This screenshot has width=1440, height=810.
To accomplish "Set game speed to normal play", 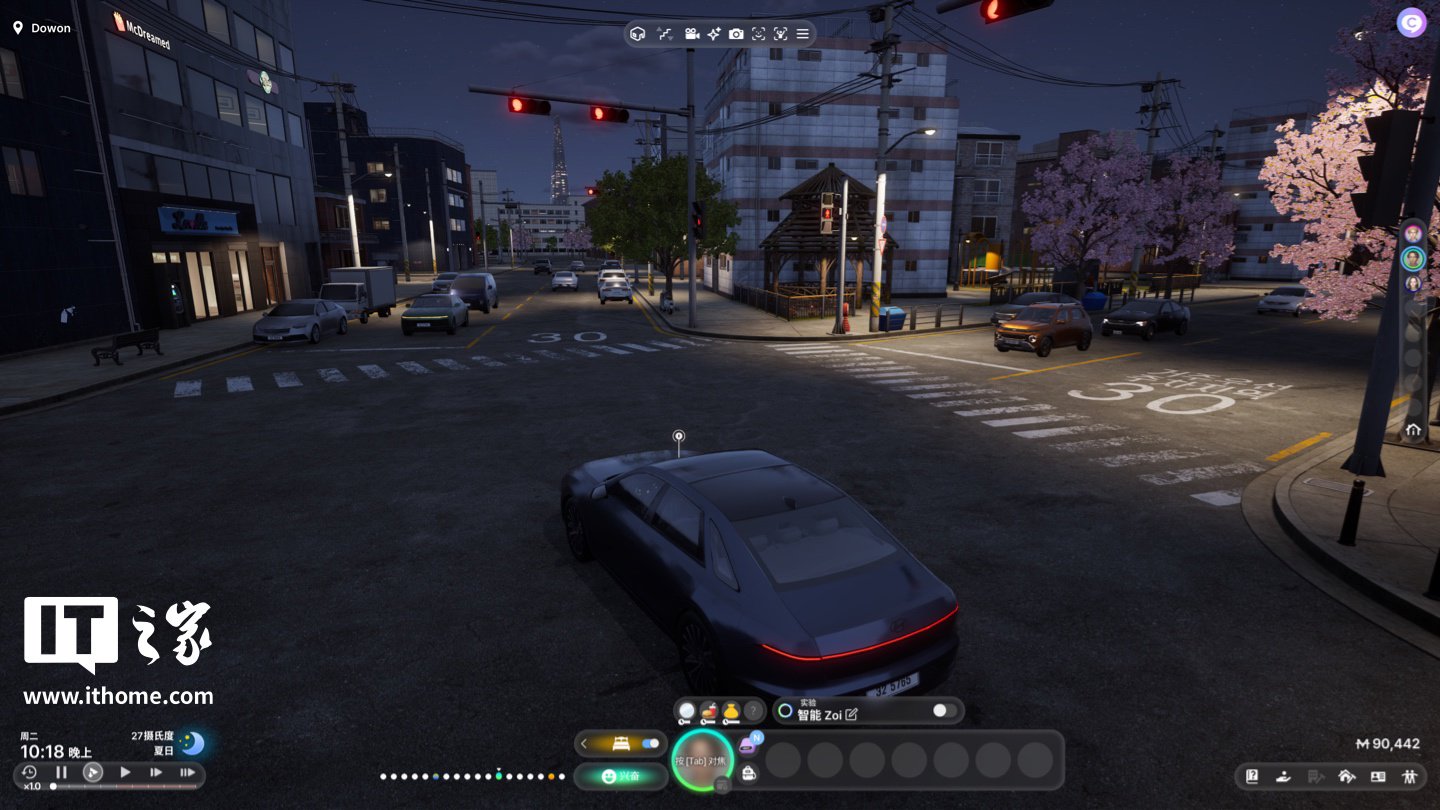I will tap(125, 772).
